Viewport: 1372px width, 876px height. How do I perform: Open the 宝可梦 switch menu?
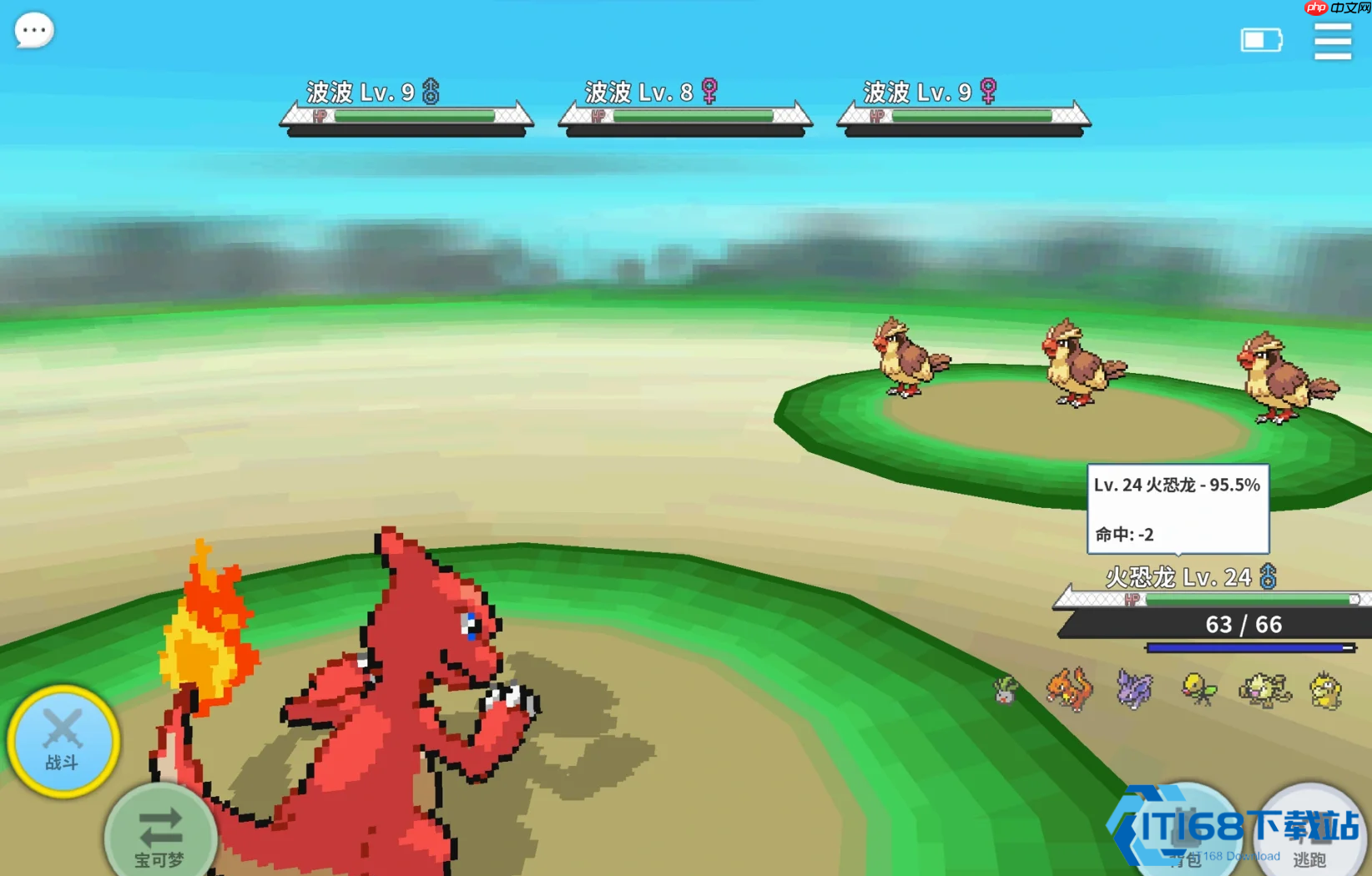point(160,834)
